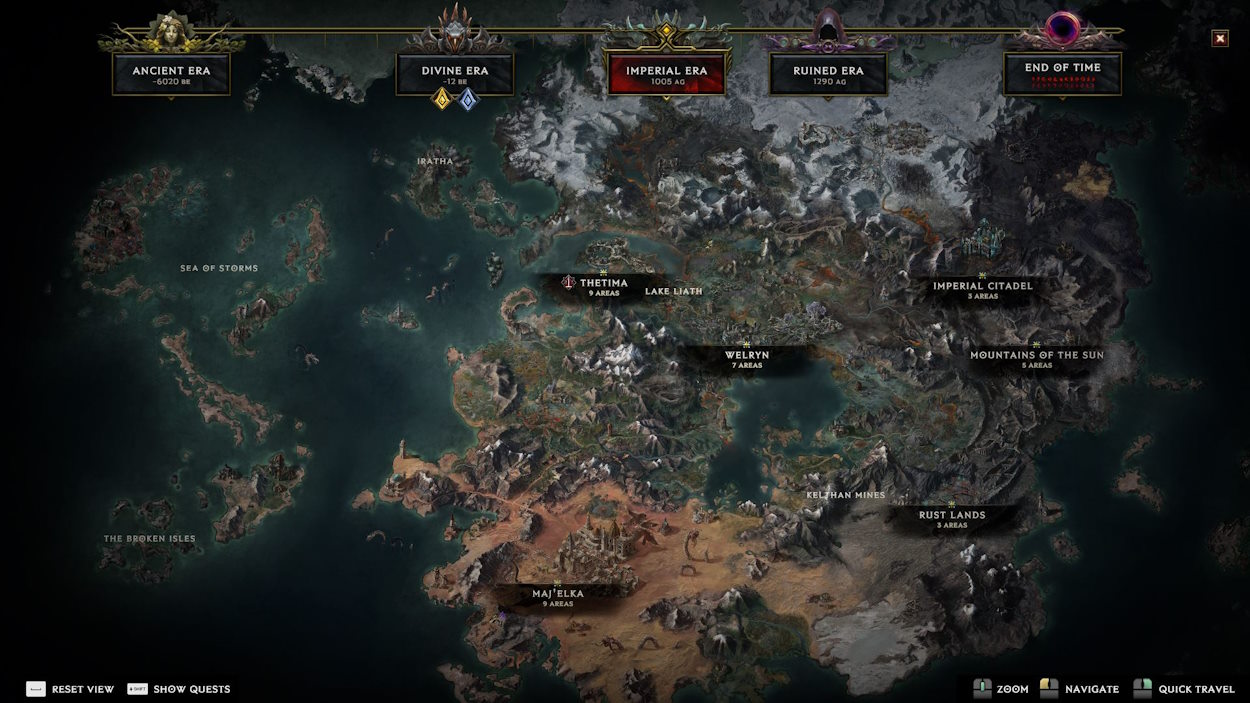
Task: Go to the End of Time
Action: coord(1062,74)
